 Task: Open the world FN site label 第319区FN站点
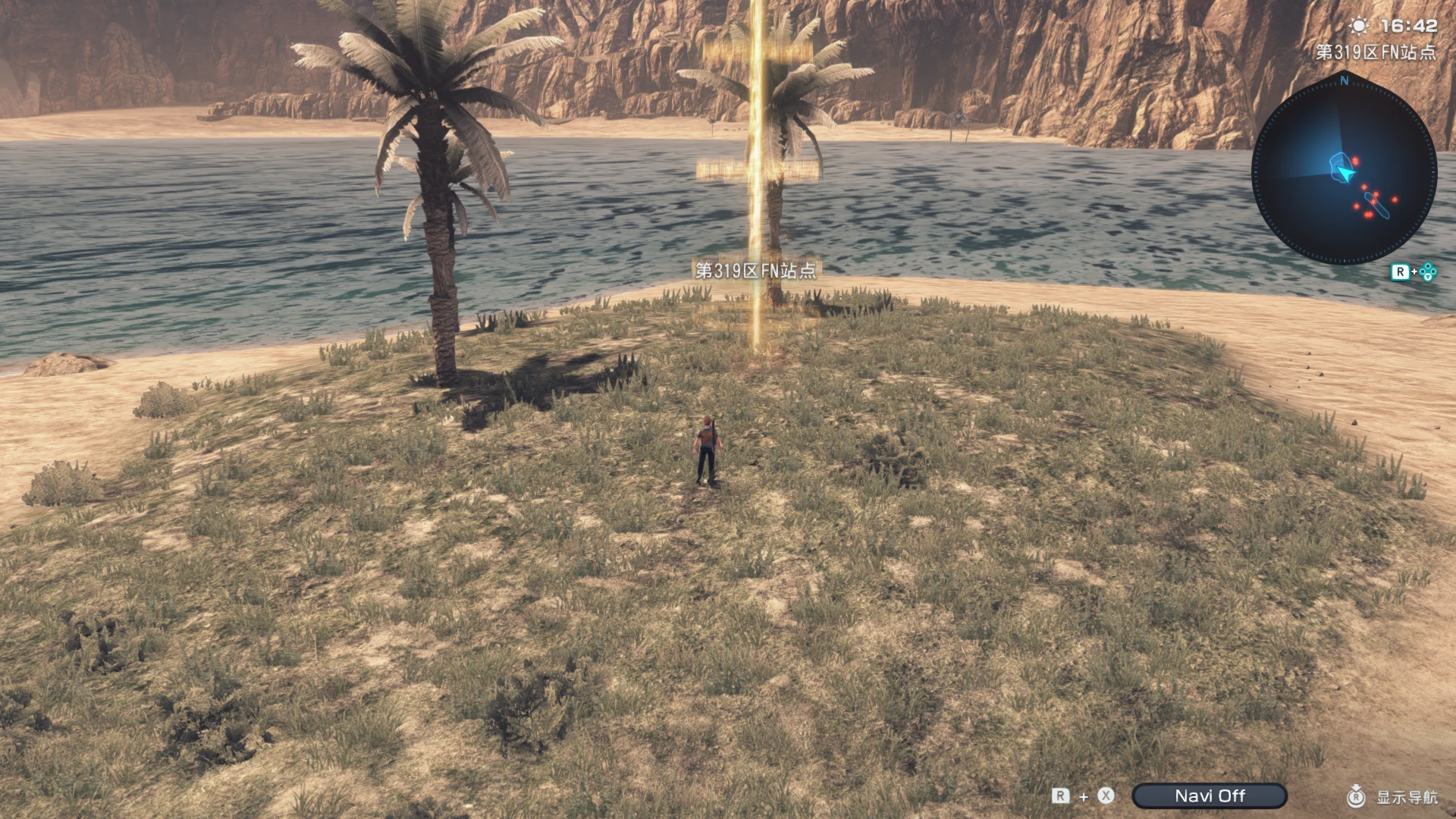click(x=755, y=269)
